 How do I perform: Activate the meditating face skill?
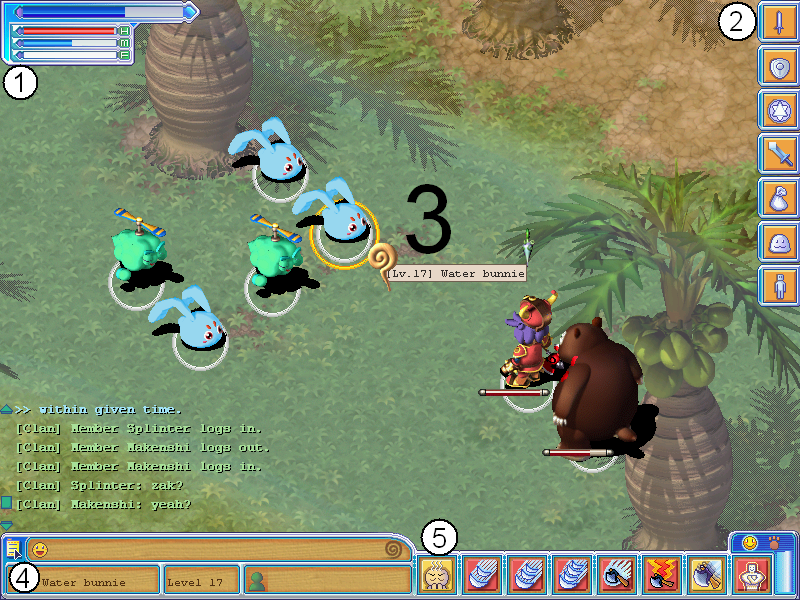pos(436,576)
